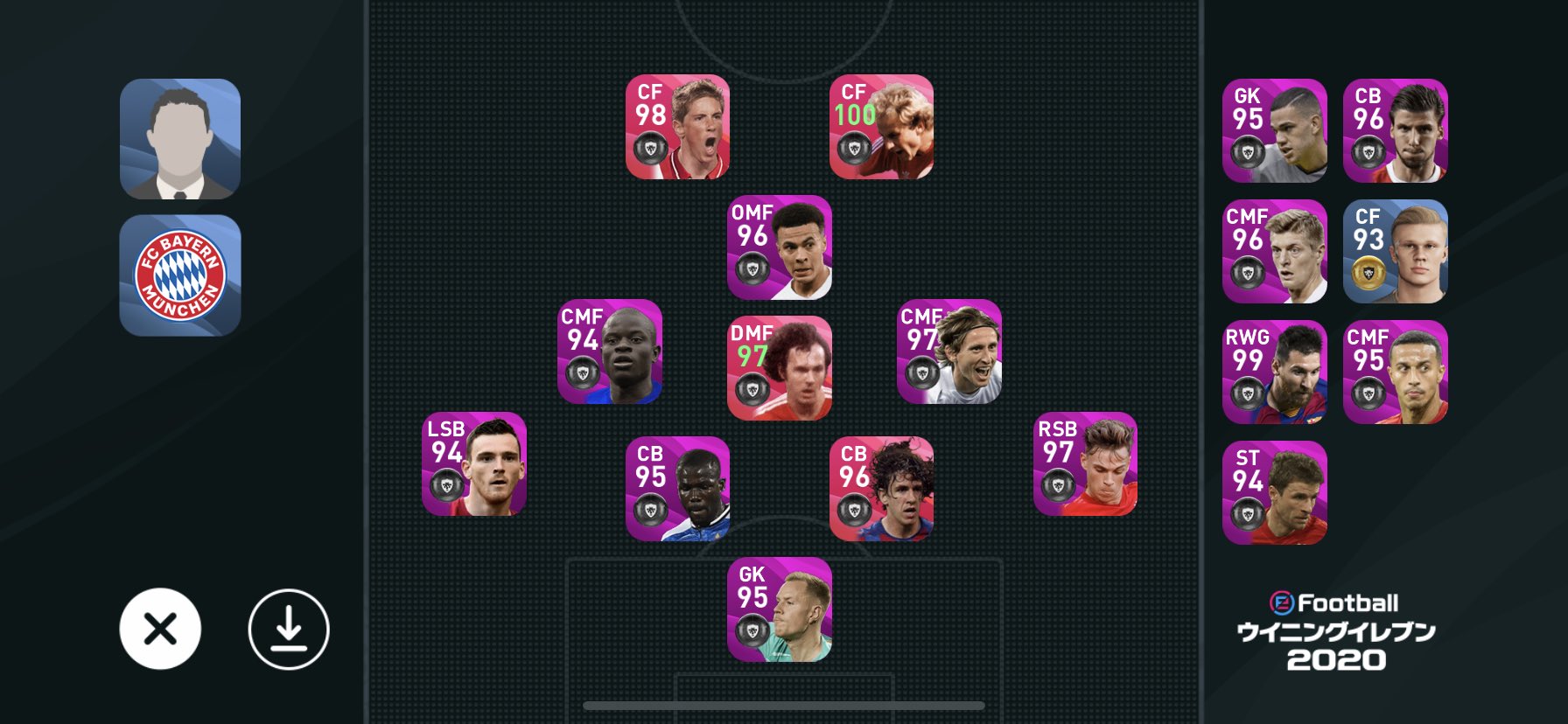Image resolution: width=1568 pixels, height=724 pixels.
Task: Select Kimmich's RSB 97 card
Action: [x=1088, y=466]
